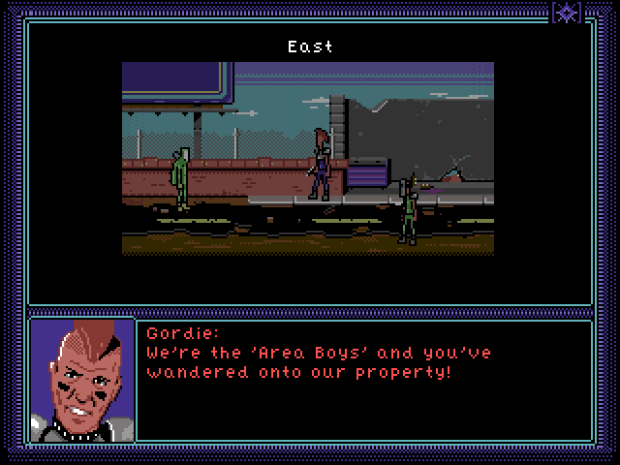620x465 pixels.
Task: Open the bracketed star menu icon
Action: pyautogui.click(x=566, y=12)
